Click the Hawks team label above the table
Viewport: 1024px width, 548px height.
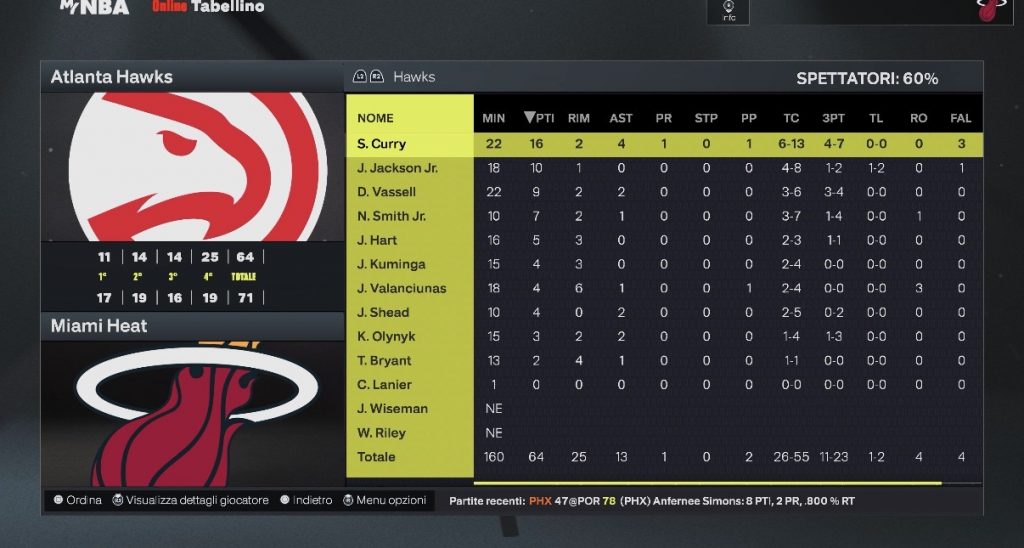pos(414,77)
